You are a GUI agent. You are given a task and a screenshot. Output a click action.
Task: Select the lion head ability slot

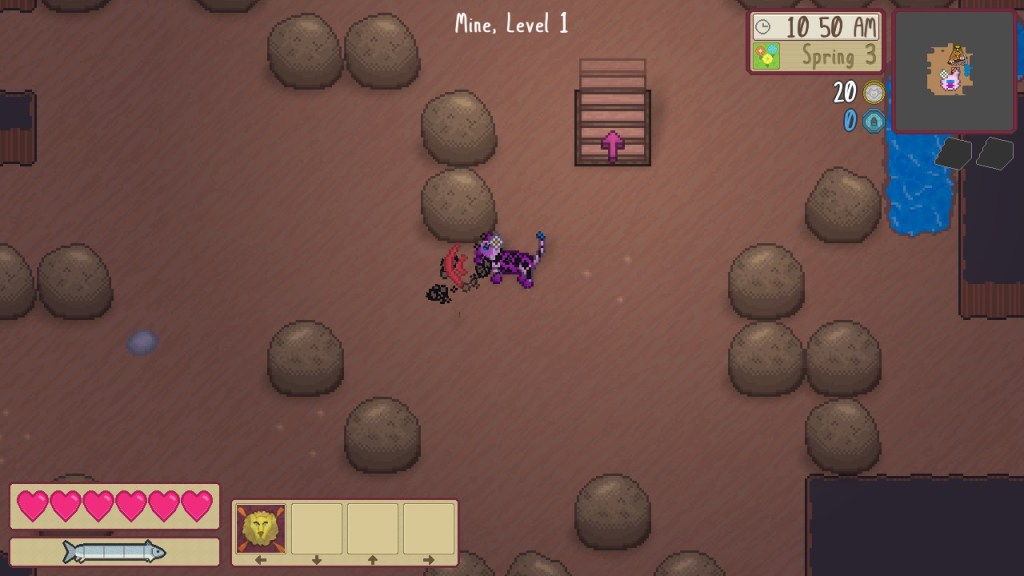point(261,528)
